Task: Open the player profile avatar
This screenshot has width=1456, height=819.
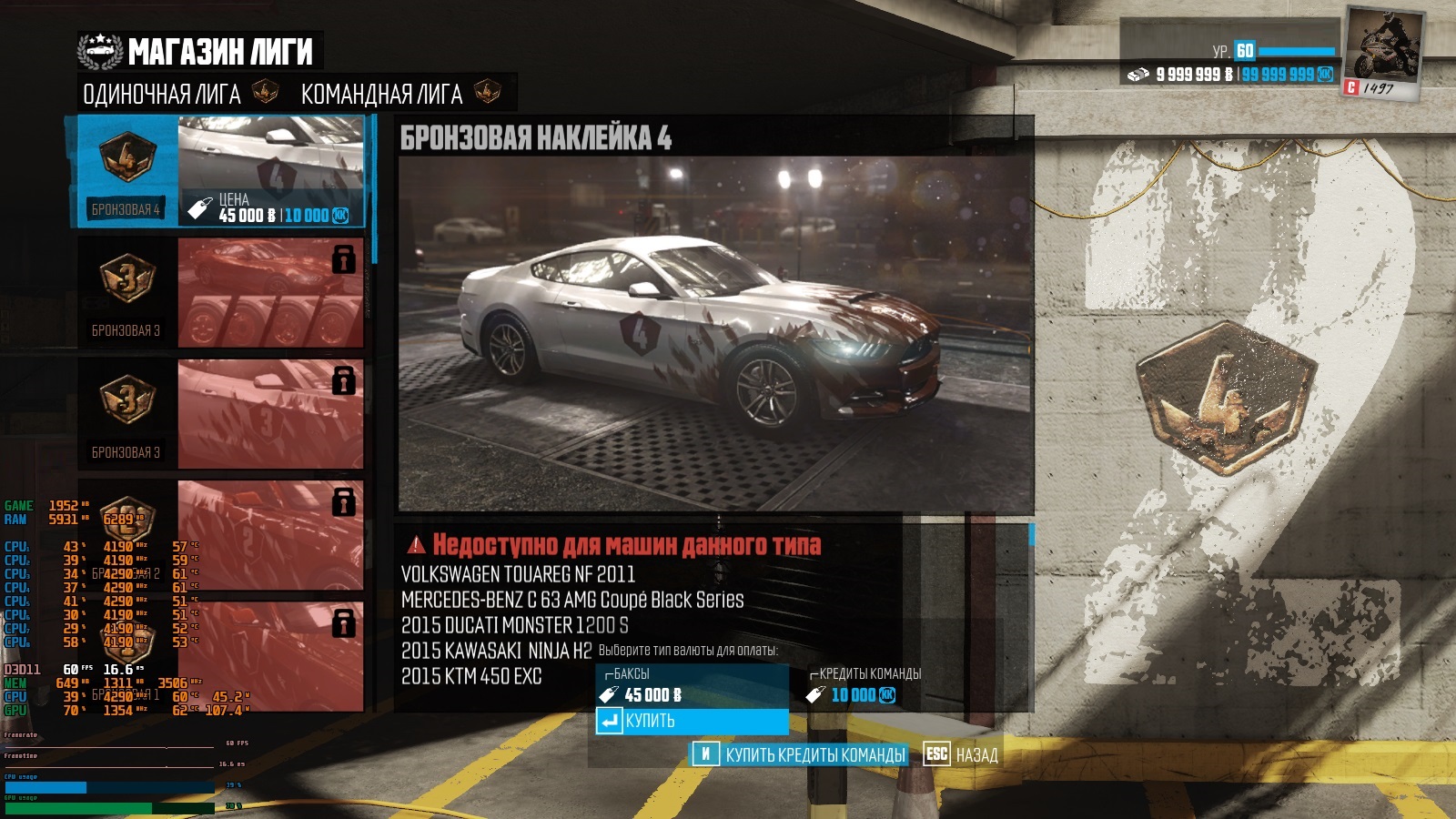Action: pyautogui.click(x=1384, y=51)
